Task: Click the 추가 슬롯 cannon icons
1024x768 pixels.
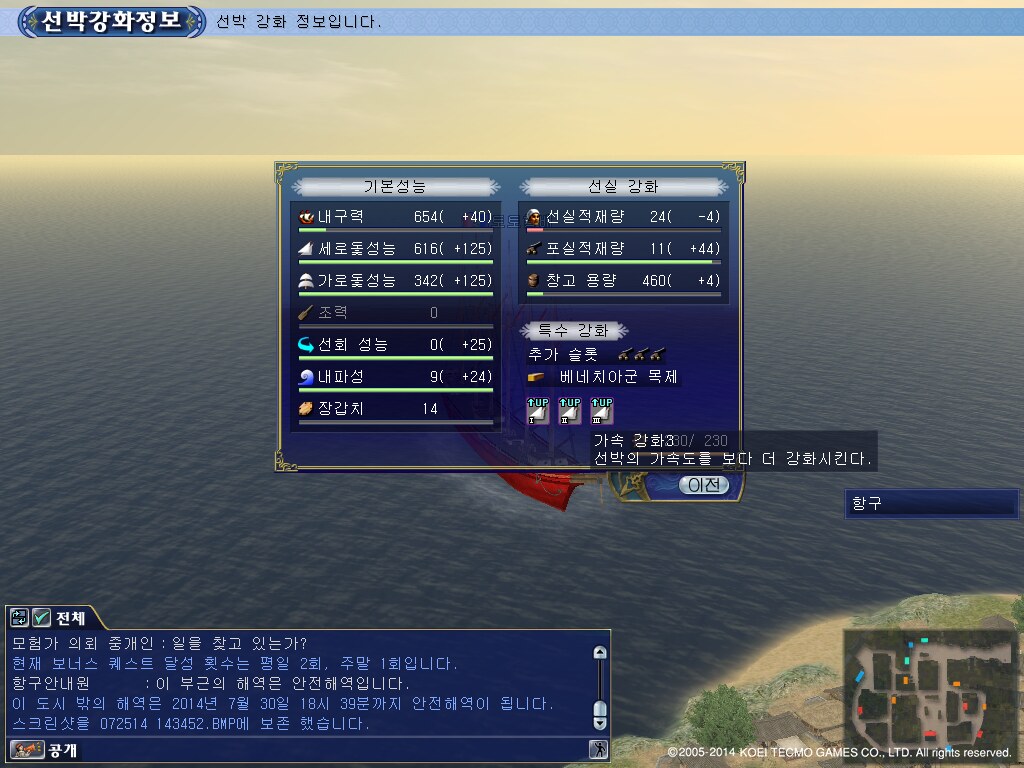Action: [x=641, y=354]
